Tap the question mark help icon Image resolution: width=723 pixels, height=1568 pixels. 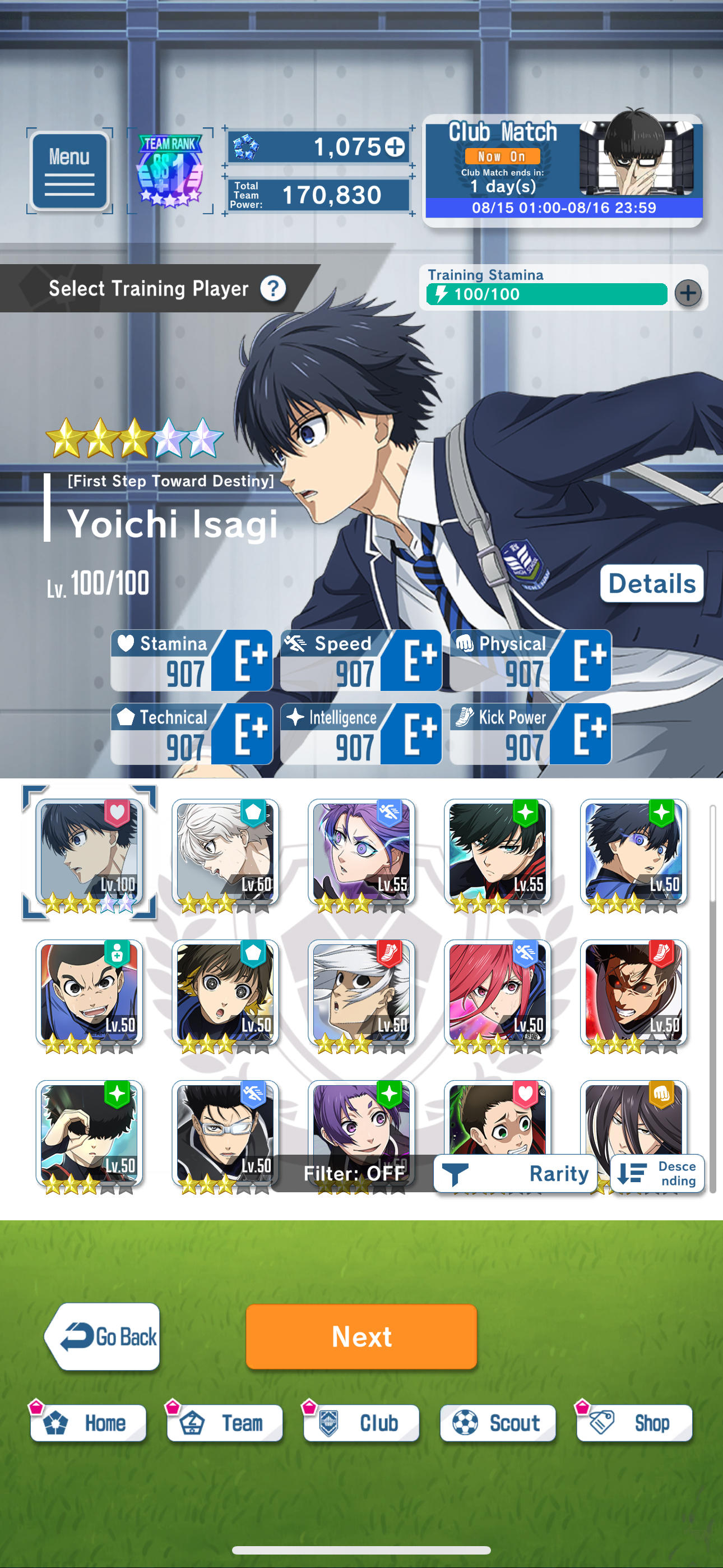coord(272,289)
